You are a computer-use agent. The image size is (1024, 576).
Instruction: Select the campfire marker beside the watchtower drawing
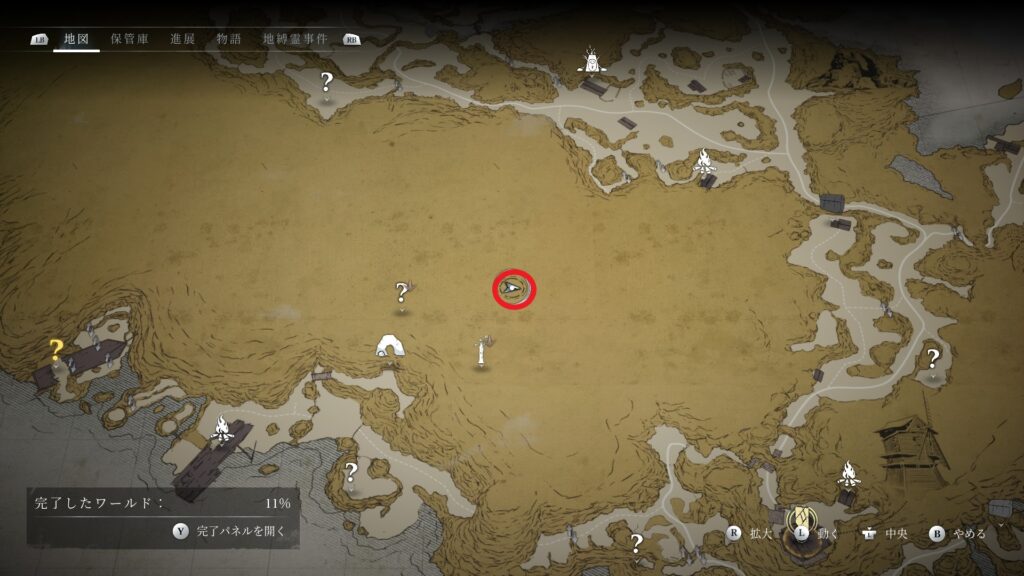[x=849, y=470]
